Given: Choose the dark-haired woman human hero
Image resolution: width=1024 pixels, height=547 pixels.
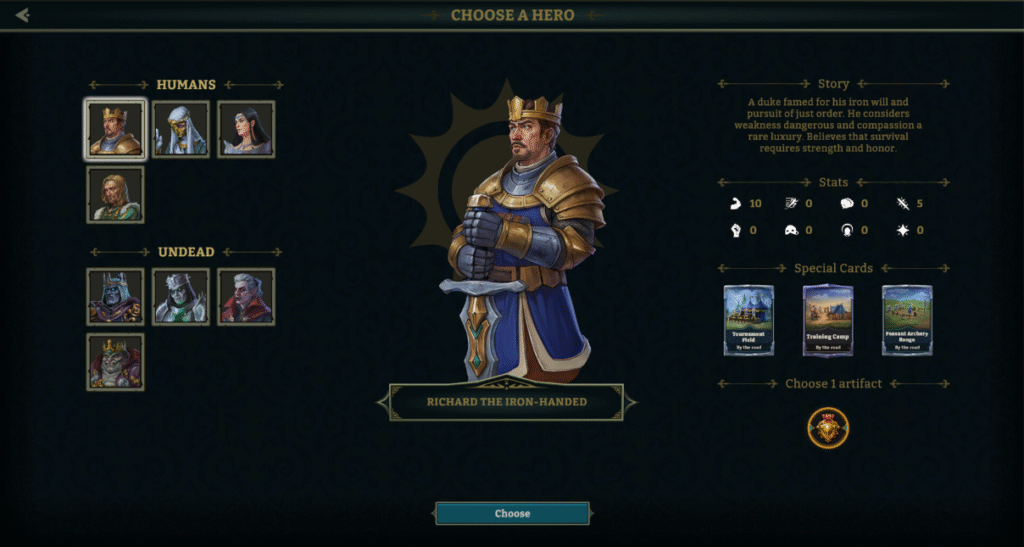Looking at the screenshot, I should 246,129.
